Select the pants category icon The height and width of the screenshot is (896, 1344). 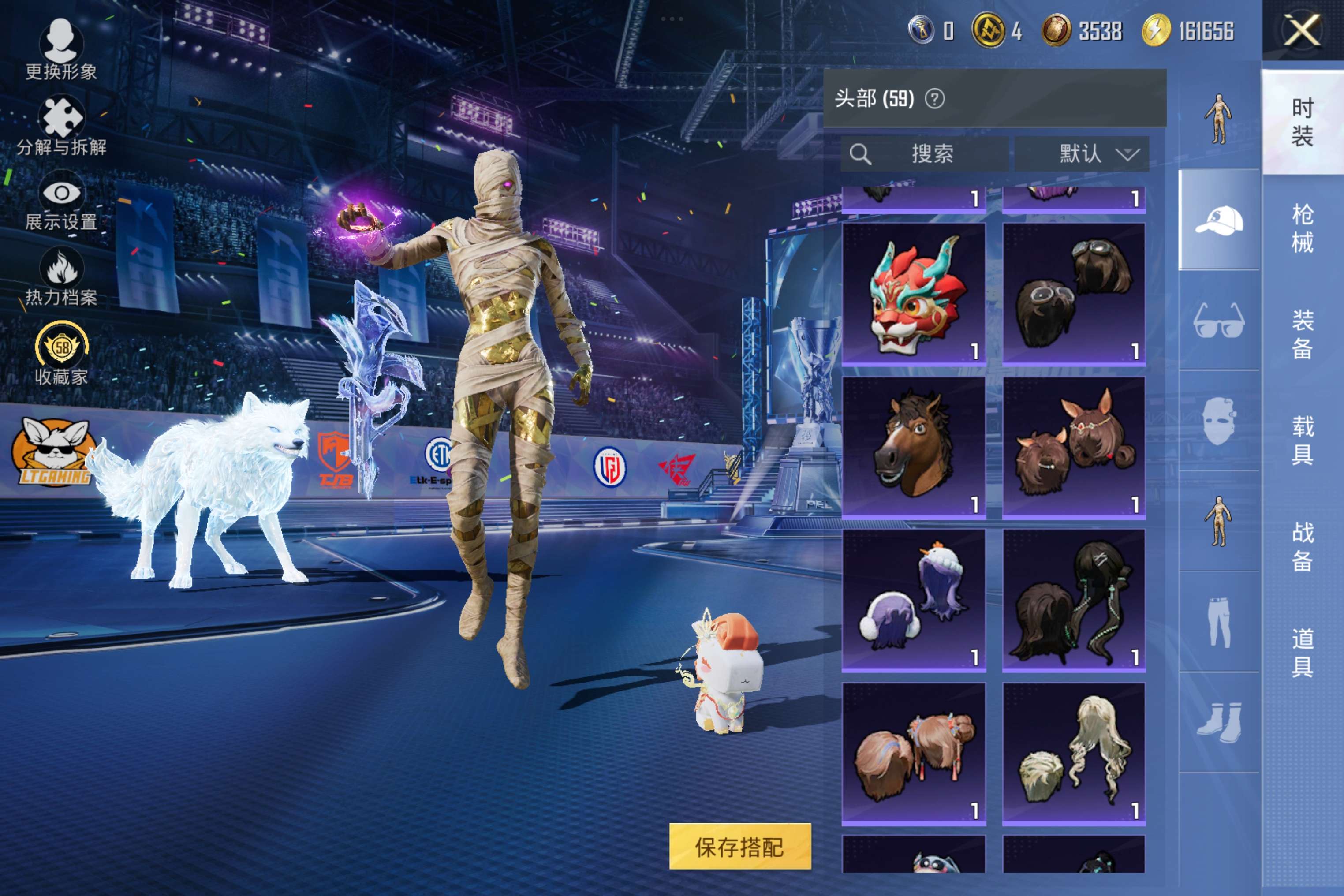click(1219, 622)
